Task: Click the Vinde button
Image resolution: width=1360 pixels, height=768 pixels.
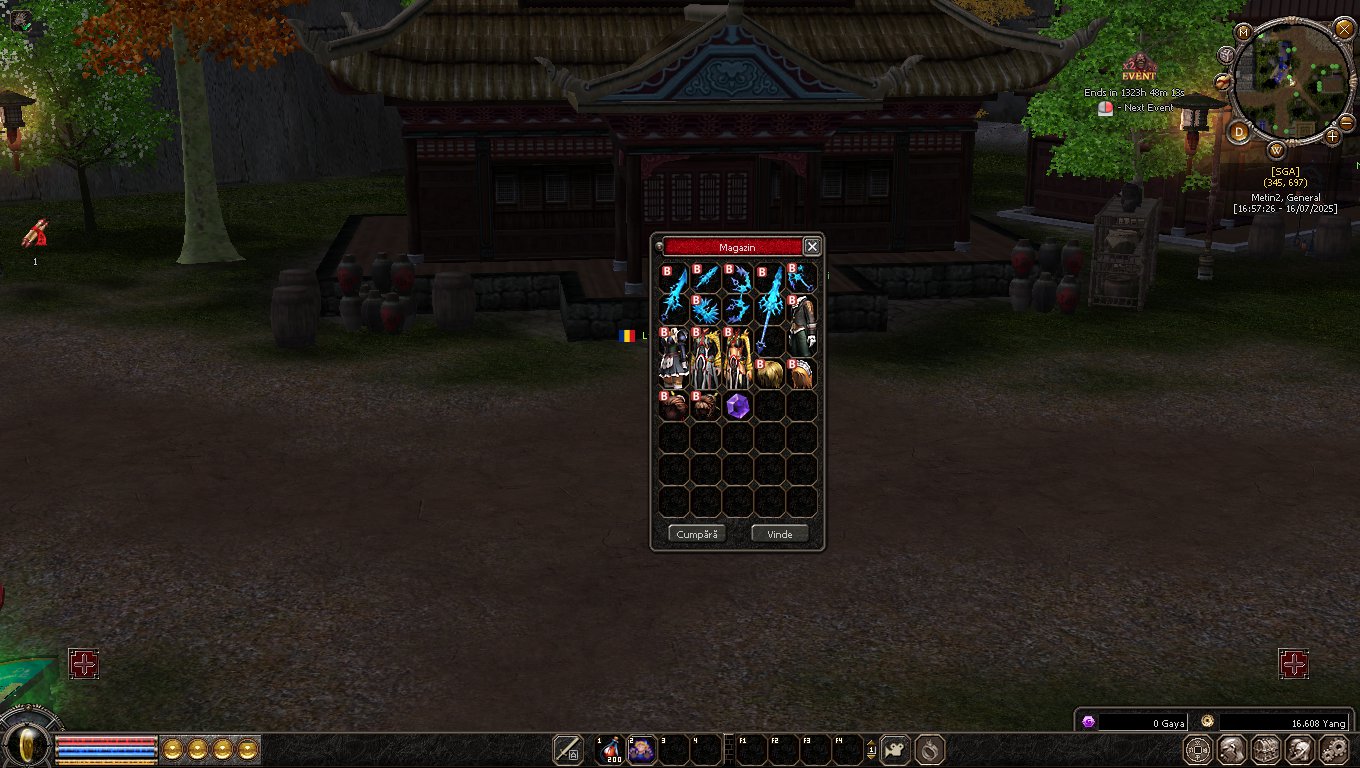Action: (779, 534)
